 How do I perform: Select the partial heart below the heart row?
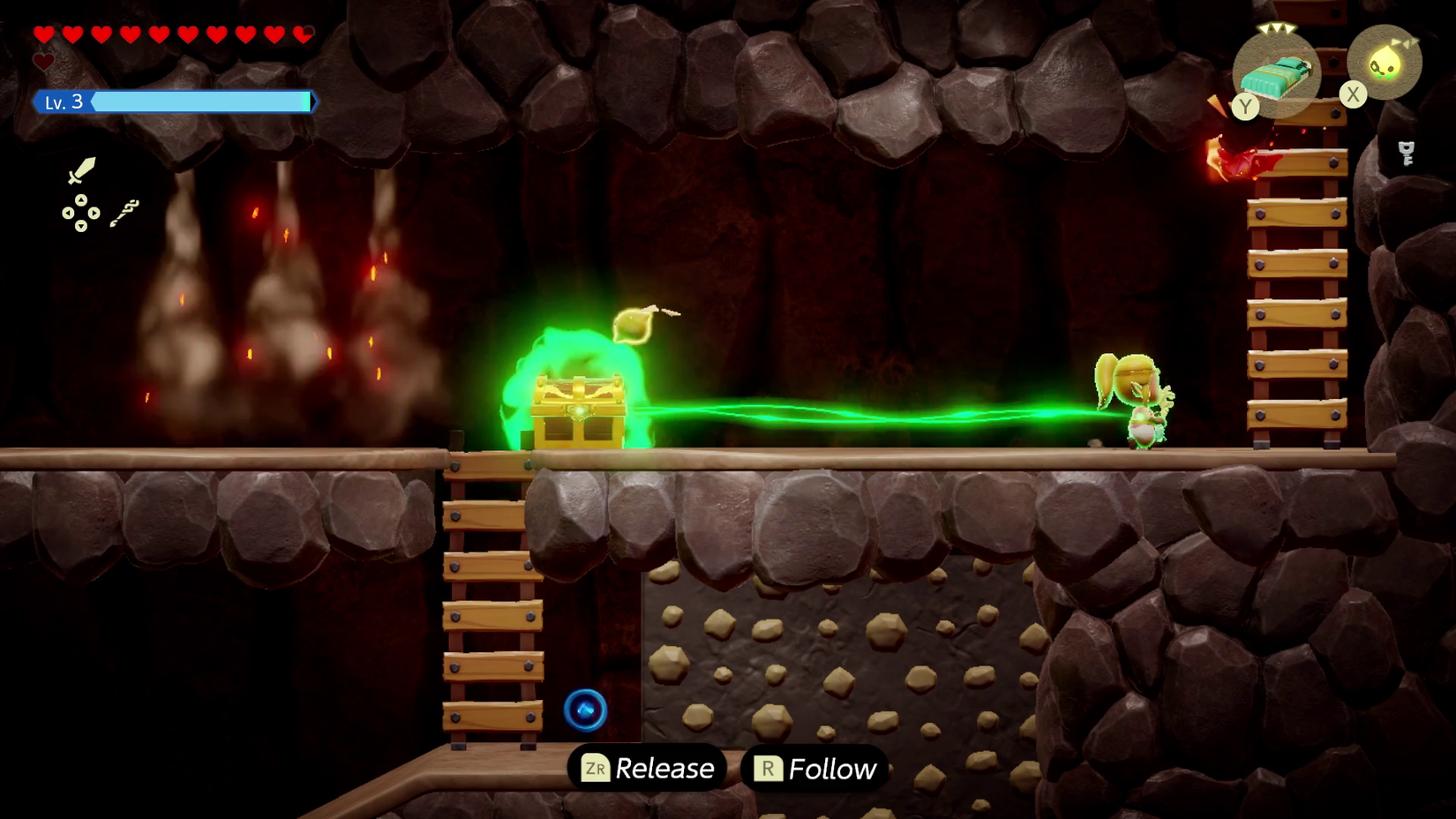click(x=42, y=61)
